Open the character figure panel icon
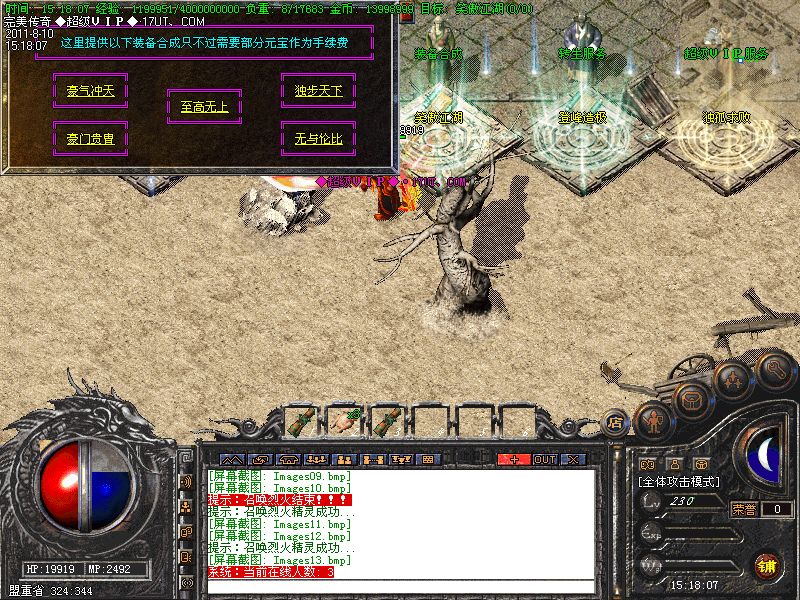Image resolution: width=800 pixels, height=600 pixels. pyautogui.click(x=654, y=419)
